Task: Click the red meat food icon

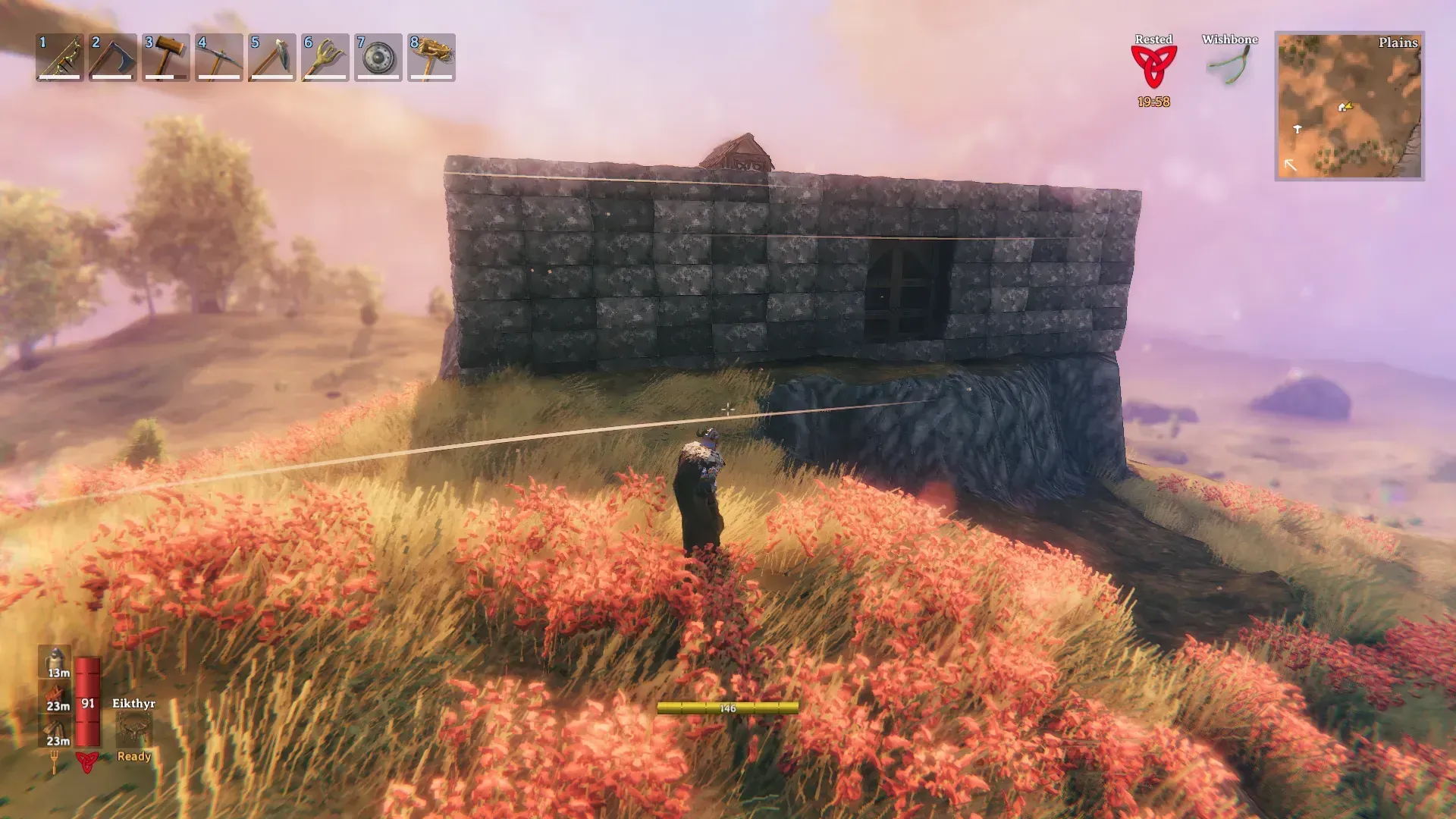Action: 56,695
